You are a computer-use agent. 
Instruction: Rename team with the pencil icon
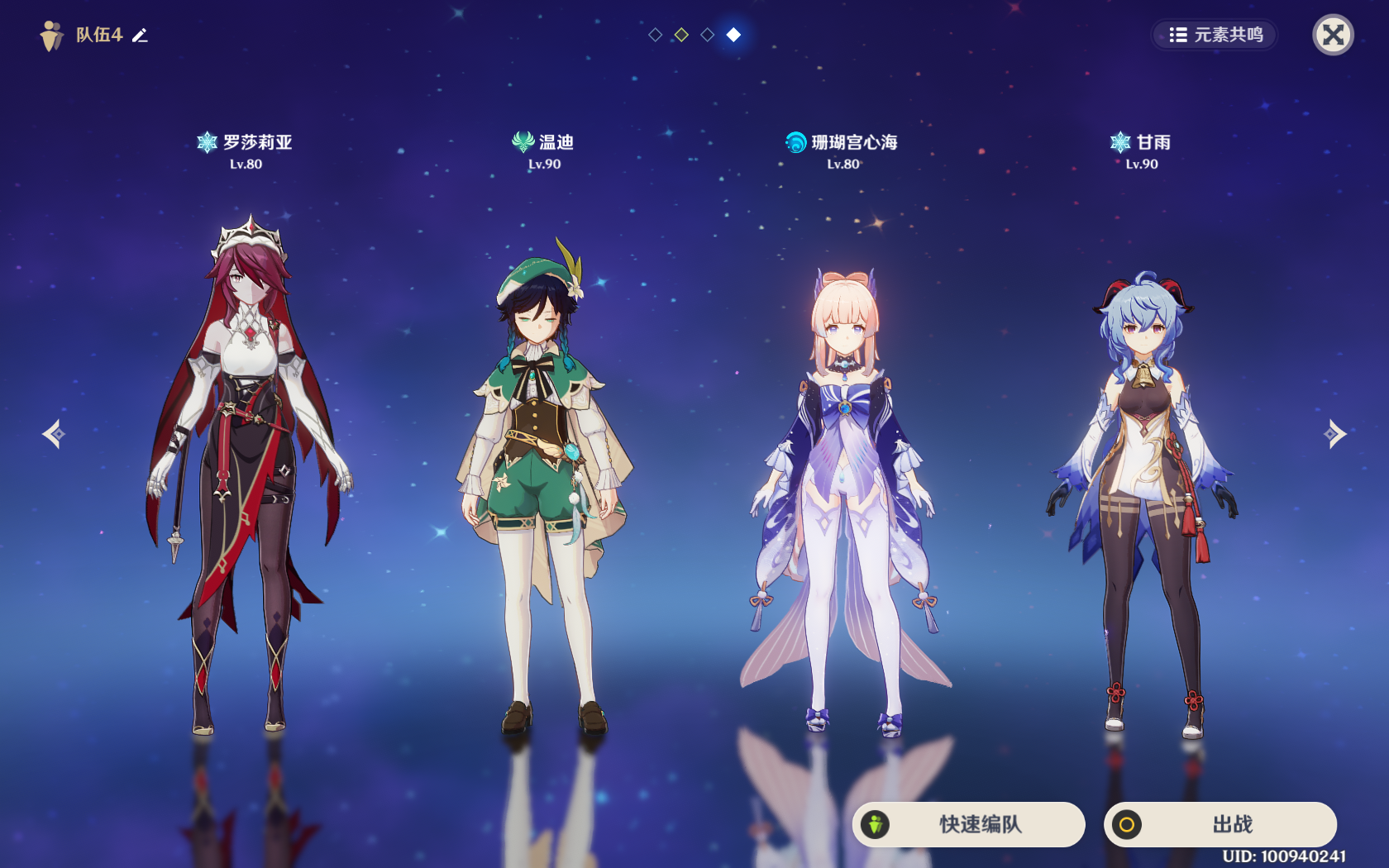(x=140, y=35)
